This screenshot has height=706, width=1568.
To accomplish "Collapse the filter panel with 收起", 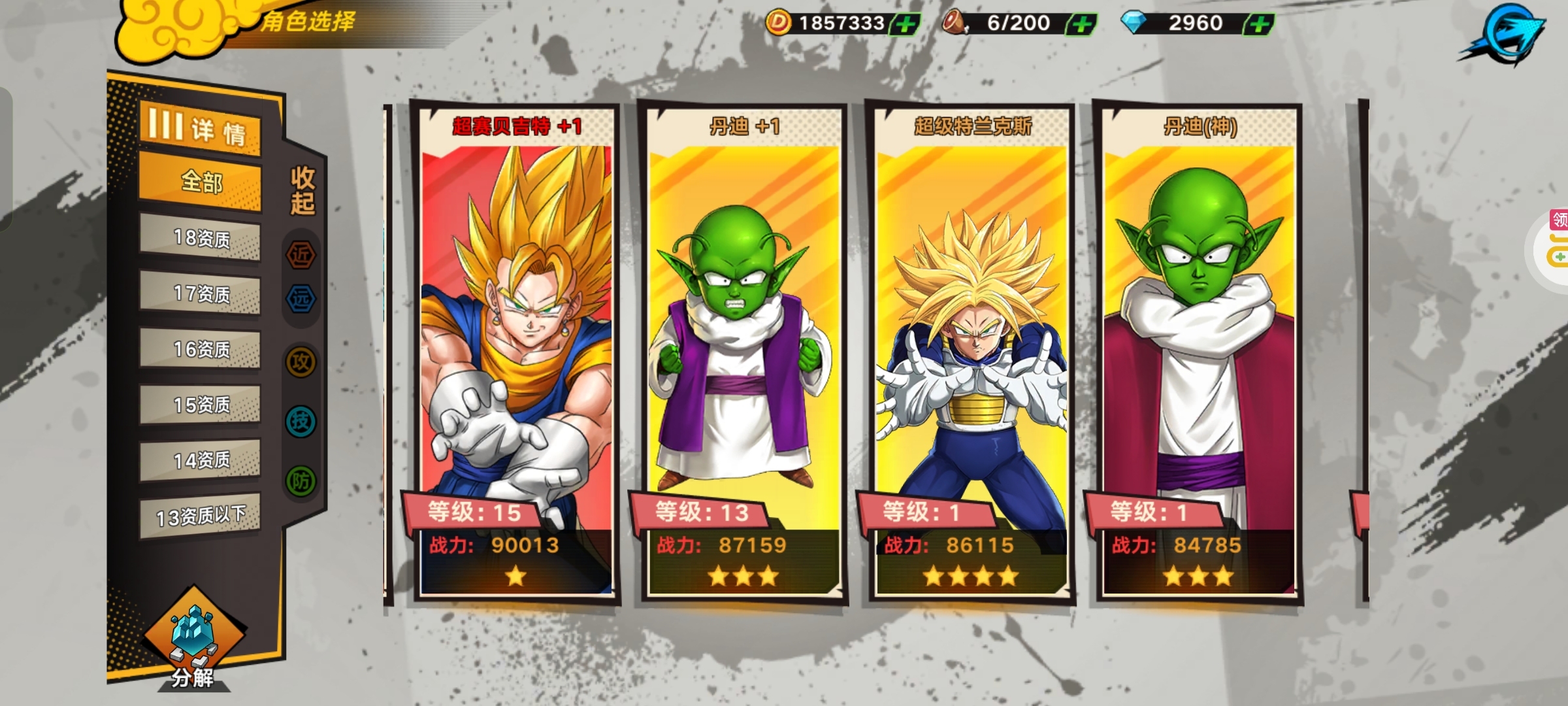I will 302,190.
